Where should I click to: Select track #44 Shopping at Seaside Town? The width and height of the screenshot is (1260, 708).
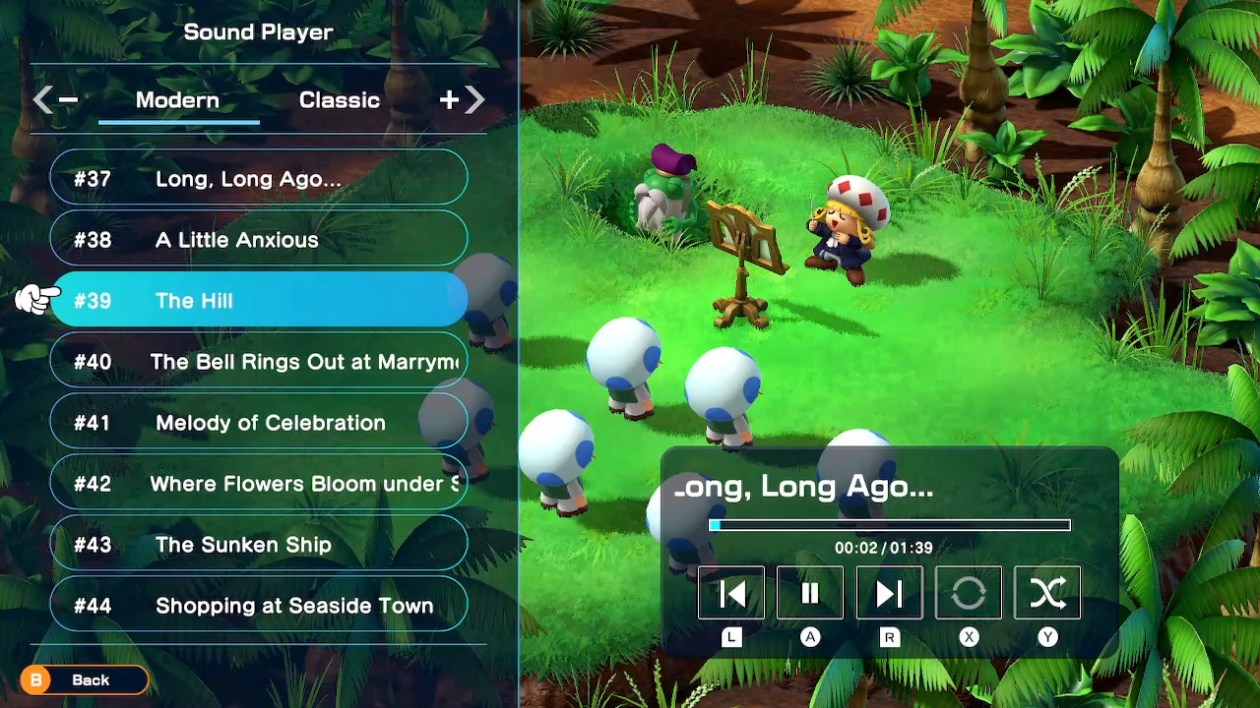tap(258, 606)
